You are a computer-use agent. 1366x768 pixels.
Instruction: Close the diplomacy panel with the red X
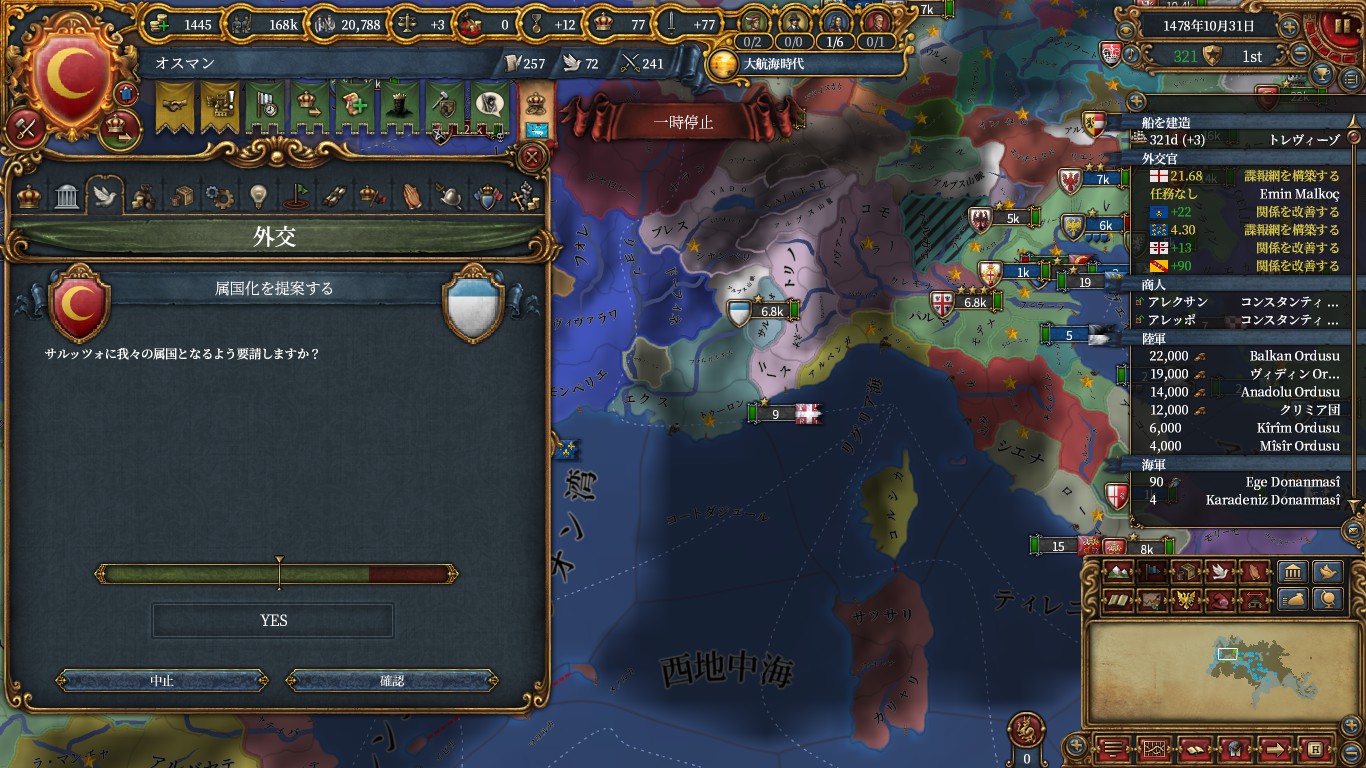pos(533,157)
